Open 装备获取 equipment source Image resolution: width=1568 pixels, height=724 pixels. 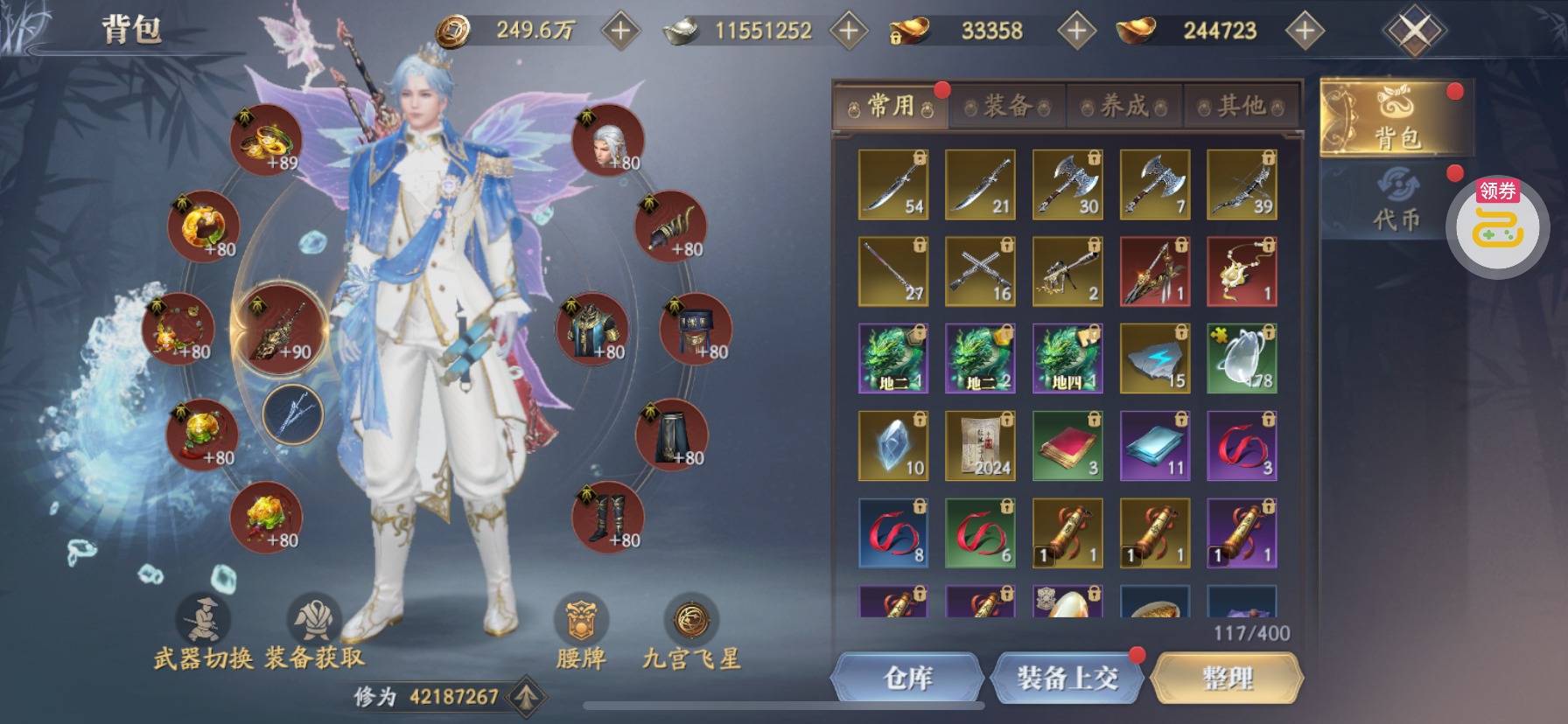click(314, 634)
